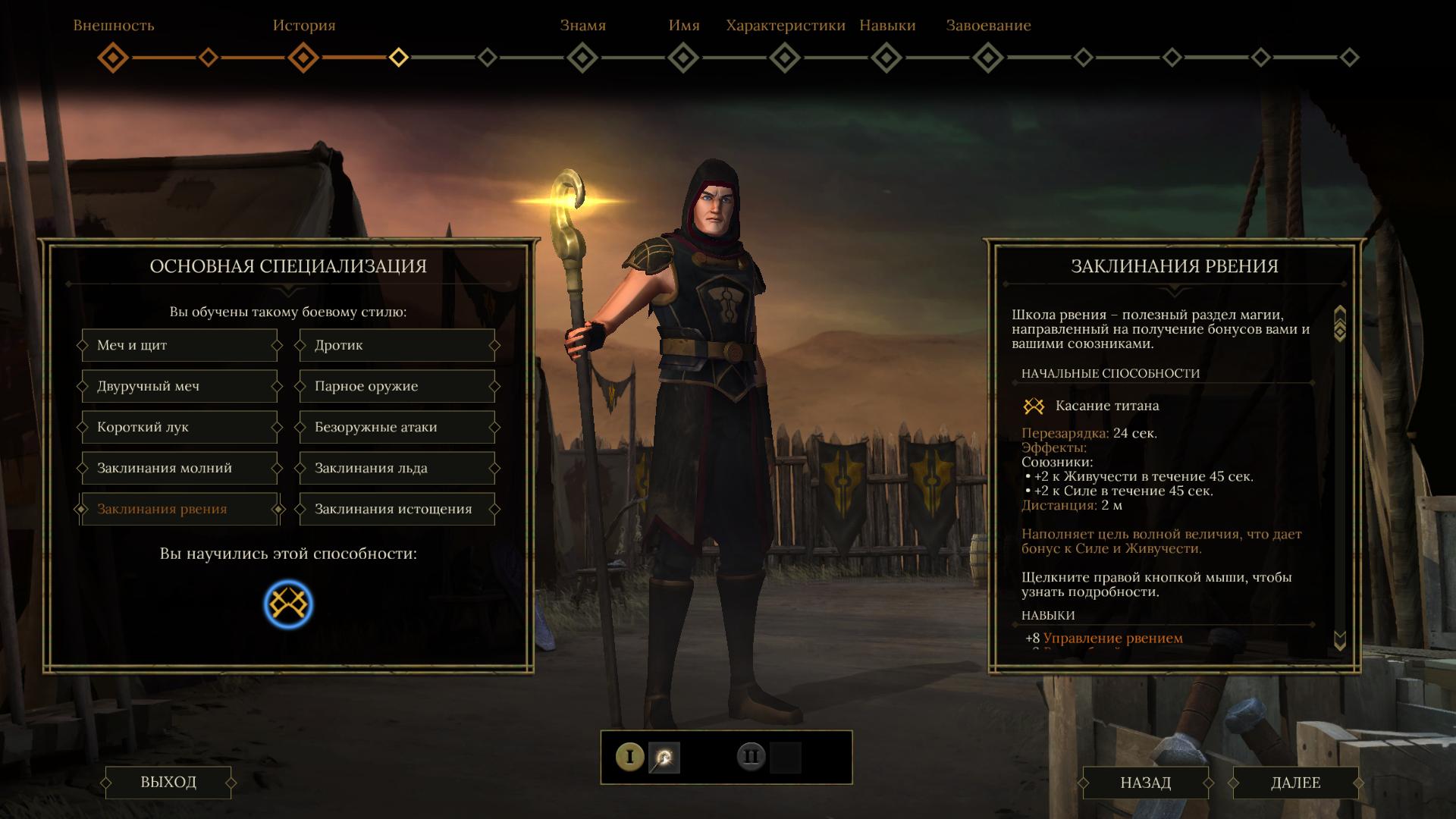Image resolution: width=1456 pixels, height=819 pixels.
Task: Choose the Двуручный меч specialization
Action: pos(179,387)
